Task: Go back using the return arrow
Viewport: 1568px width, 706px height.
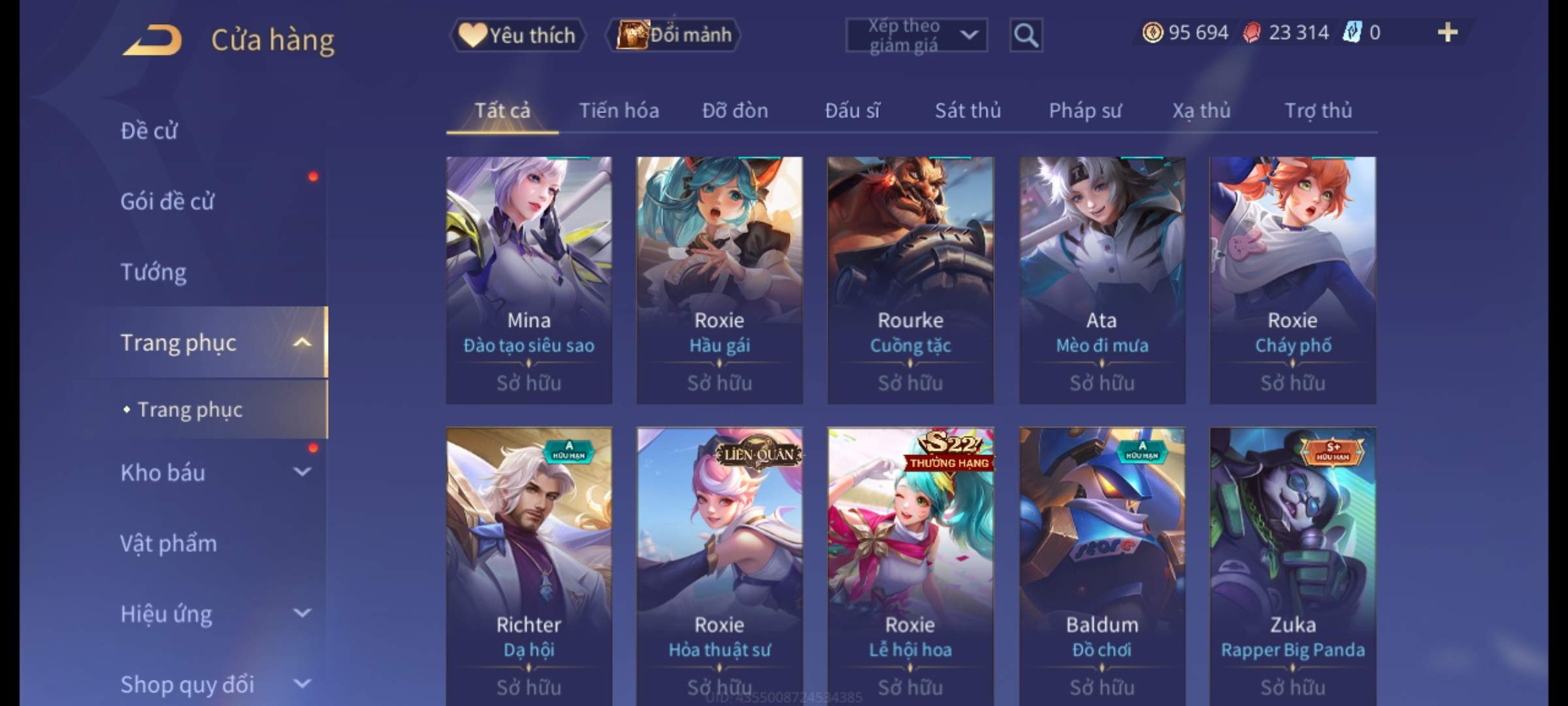Action: coord(152,41)
